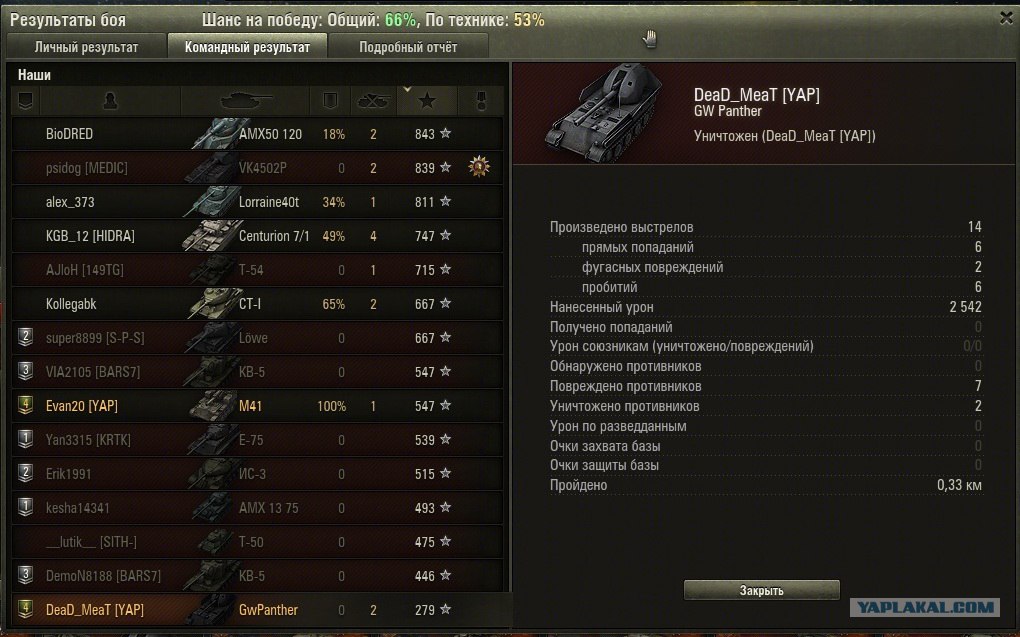Choose psidog [MEDIC] player row
1020x637 pixels.
pyautogui.click(x=258, y=168)
